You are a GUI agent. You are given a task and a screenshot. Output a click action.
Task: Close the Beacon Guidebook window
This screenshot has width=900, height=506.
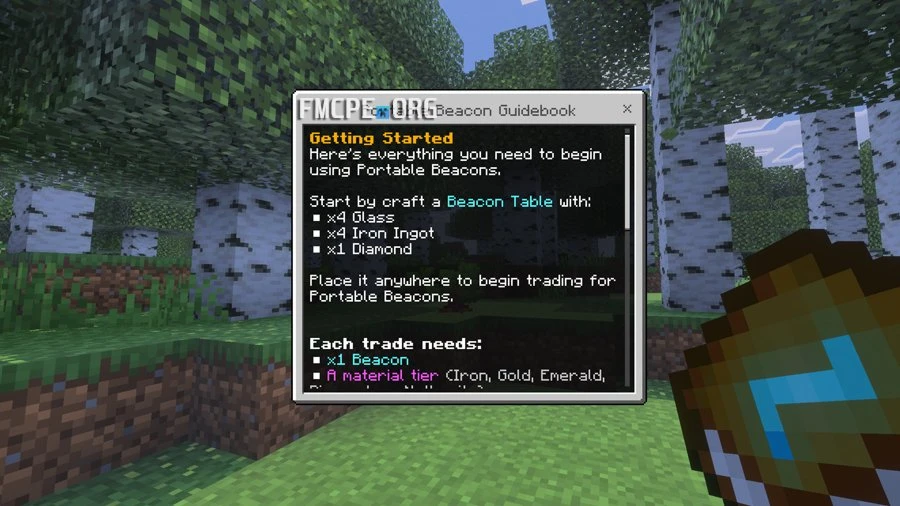(627, 109)
